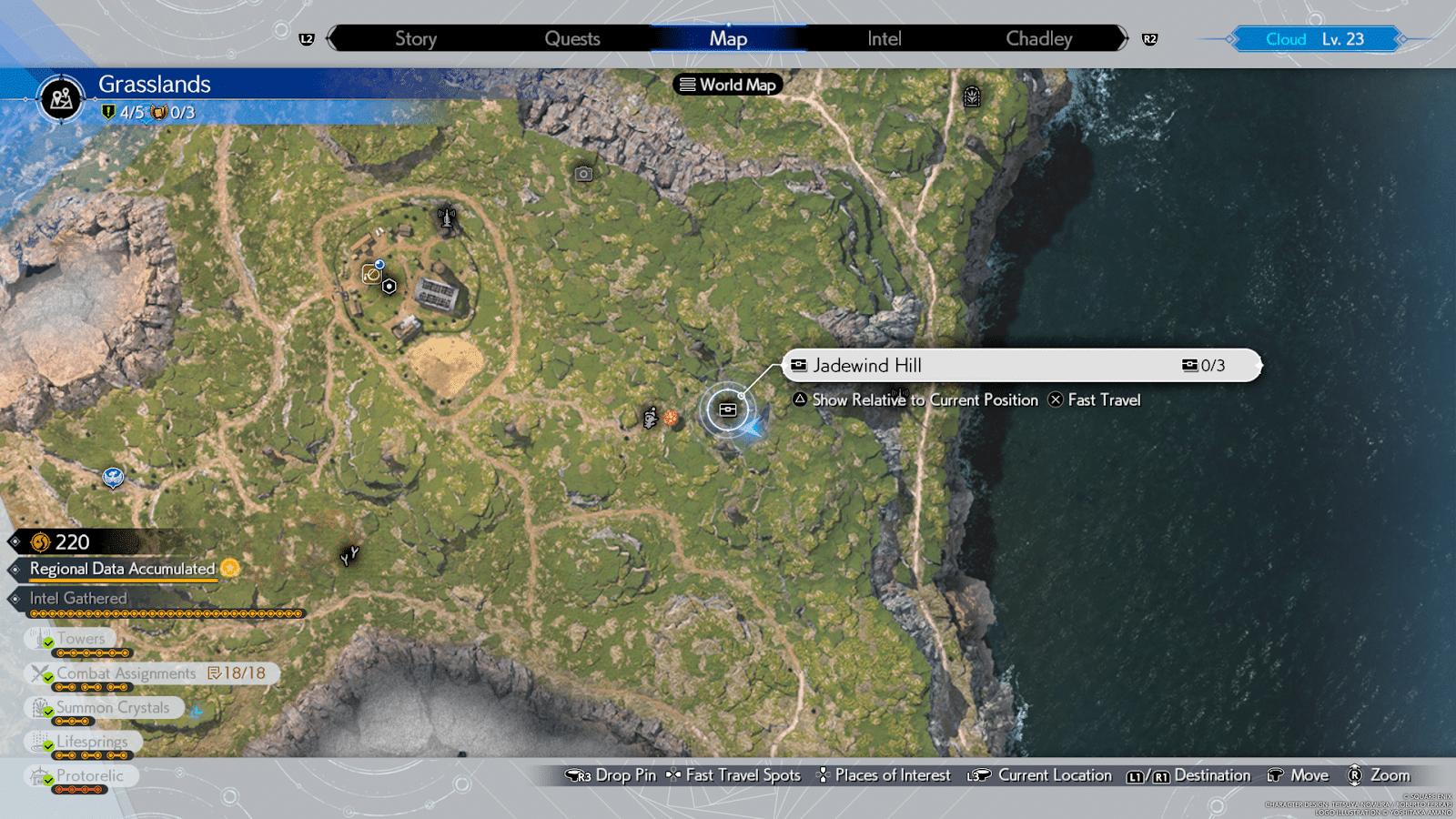Expand the Protorelic intel entry
The height and width of the screenshot is (819, 1456).
pos(83,774)
